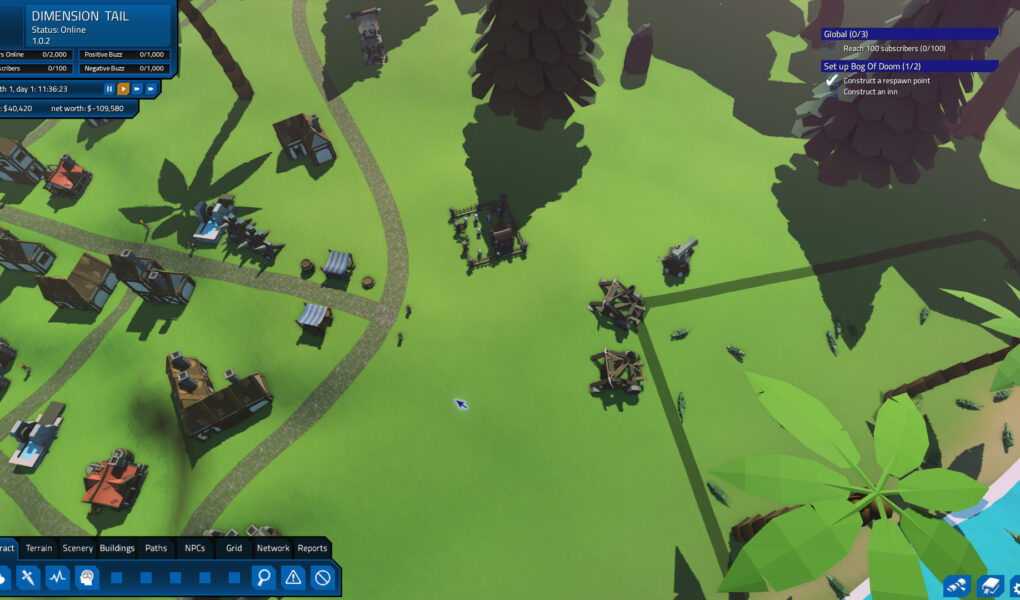Switch to the Scenery tab
The height and width of the screenshot is (600, 1020).
77,548
